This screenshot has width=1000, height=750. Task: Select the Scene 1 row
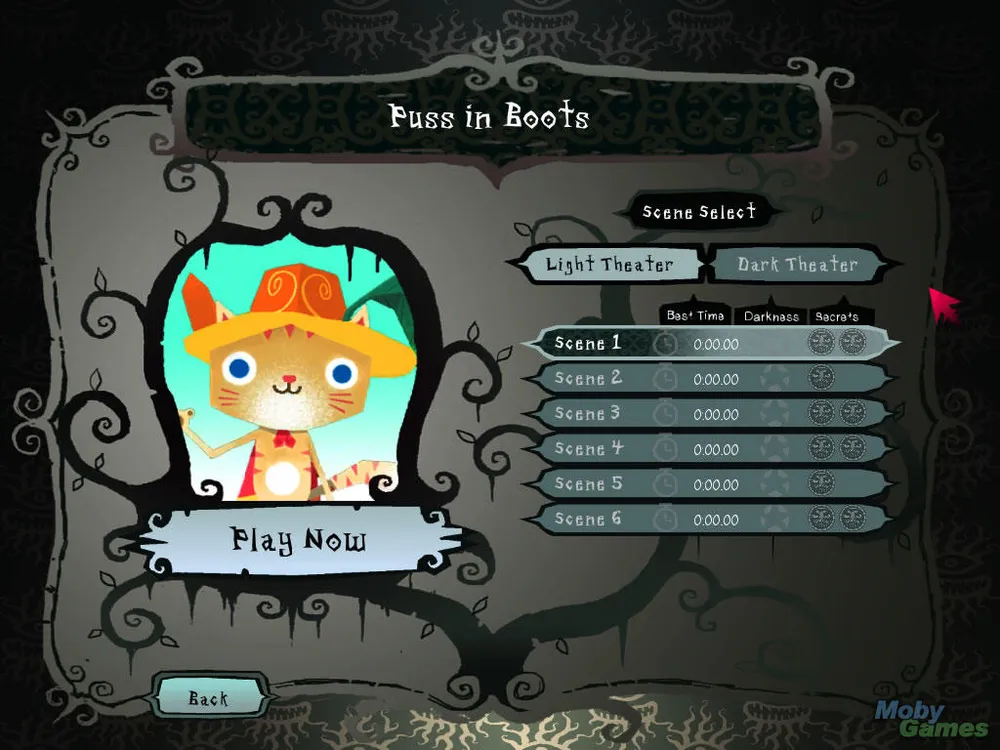pyautogui.click(x=708, y=344)
